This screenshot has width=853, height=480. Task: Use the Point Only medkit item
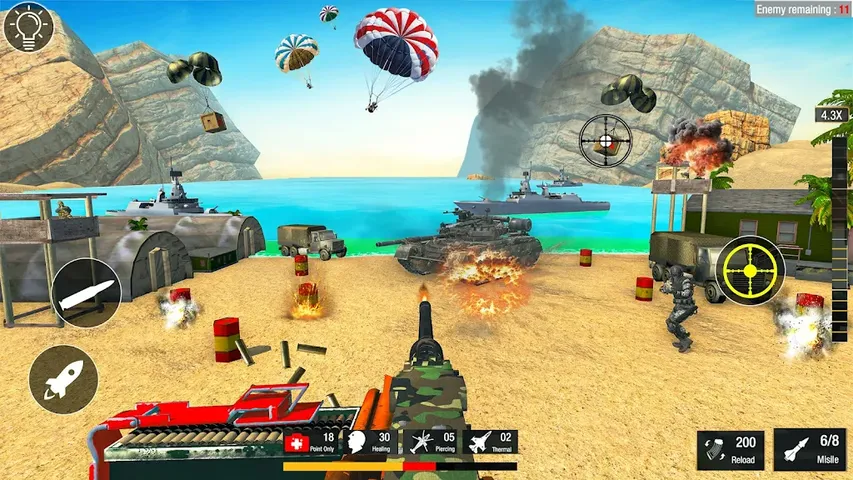[310, 443]
